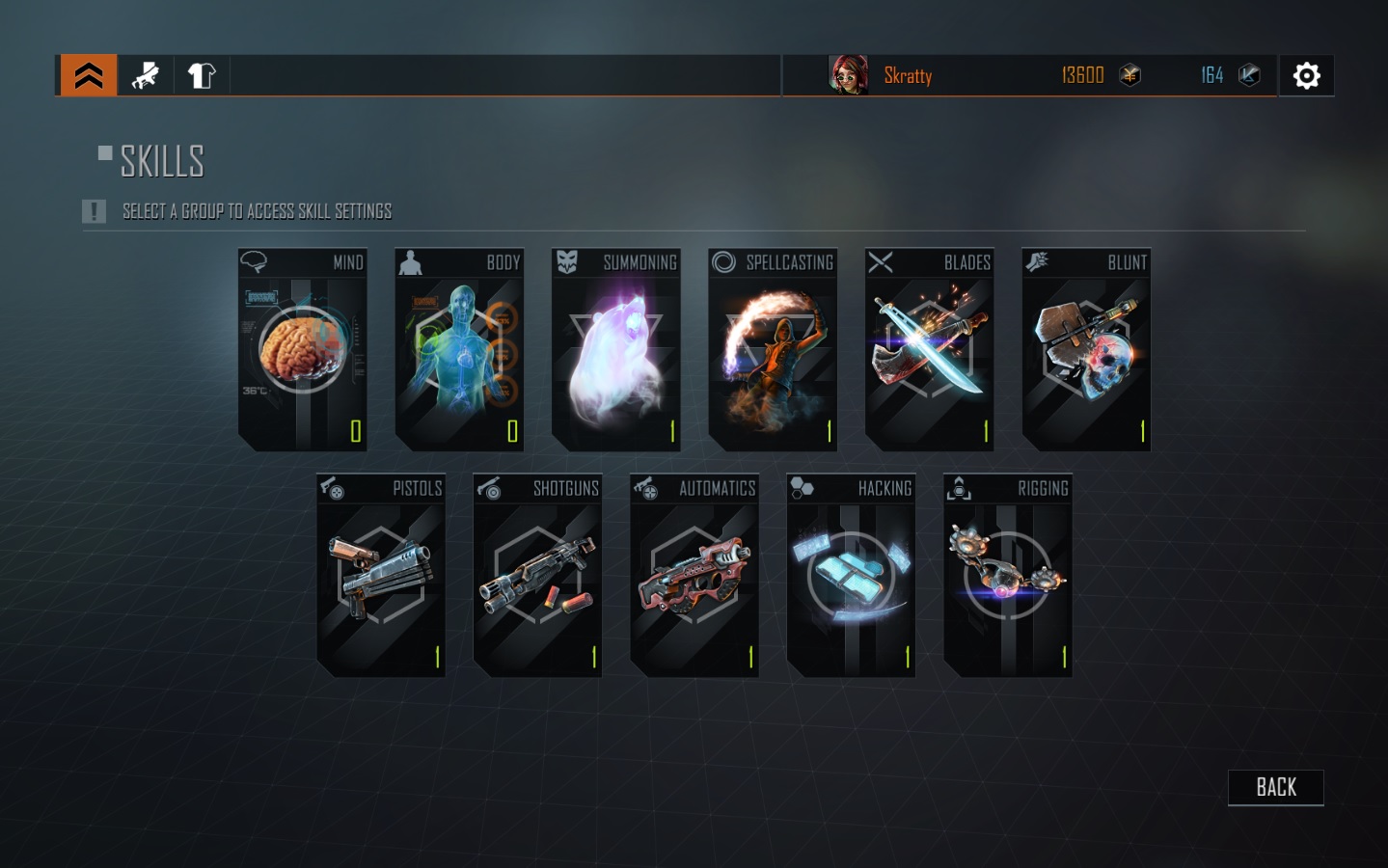Open the Rigging skill group
This screenshot has width=1388, height=868.
click(x=1008, y=576)
